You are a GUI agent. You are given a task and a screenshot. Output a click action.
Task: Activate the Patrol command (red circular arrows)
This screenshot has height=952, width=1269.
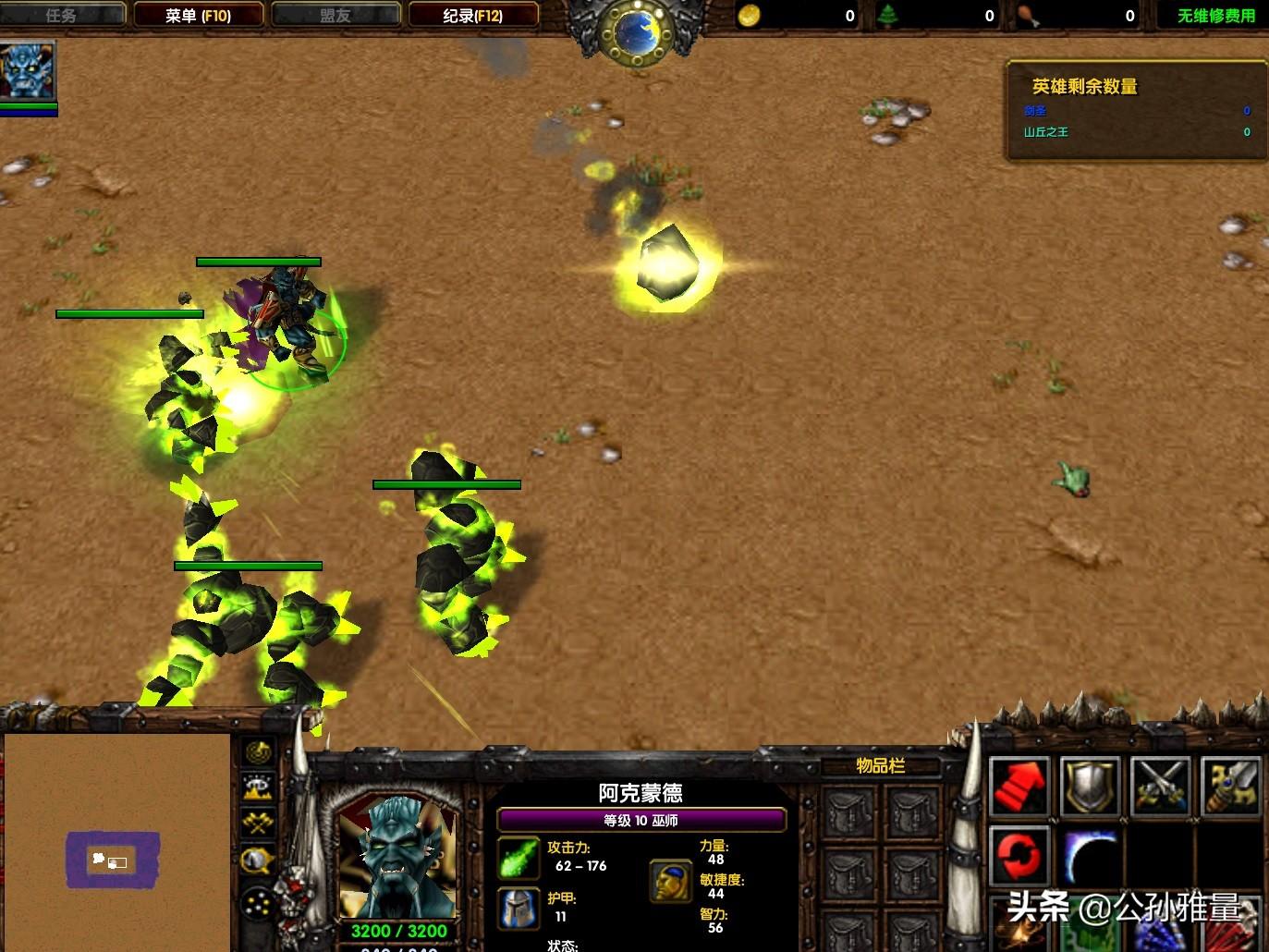coord(1019,856)
